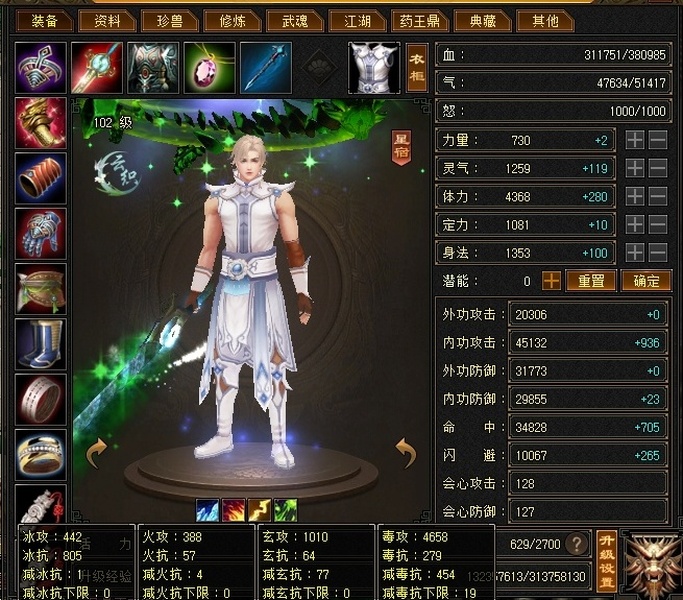Confirm attribute points with 确定

pyautogui.click(x=645, y=281)
